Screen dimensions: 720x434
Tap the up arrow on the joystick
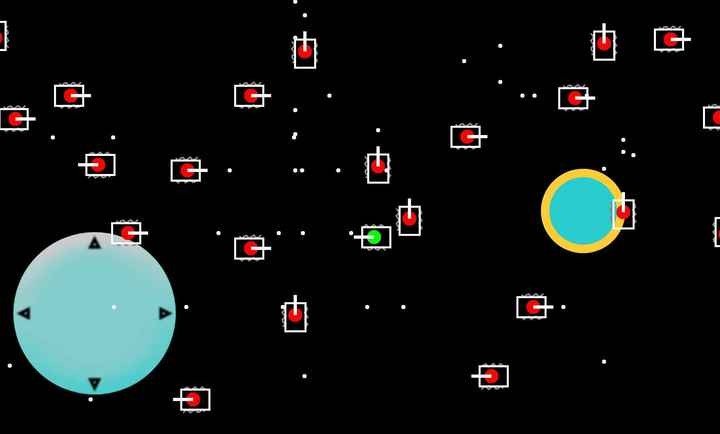tap(95, 243)
